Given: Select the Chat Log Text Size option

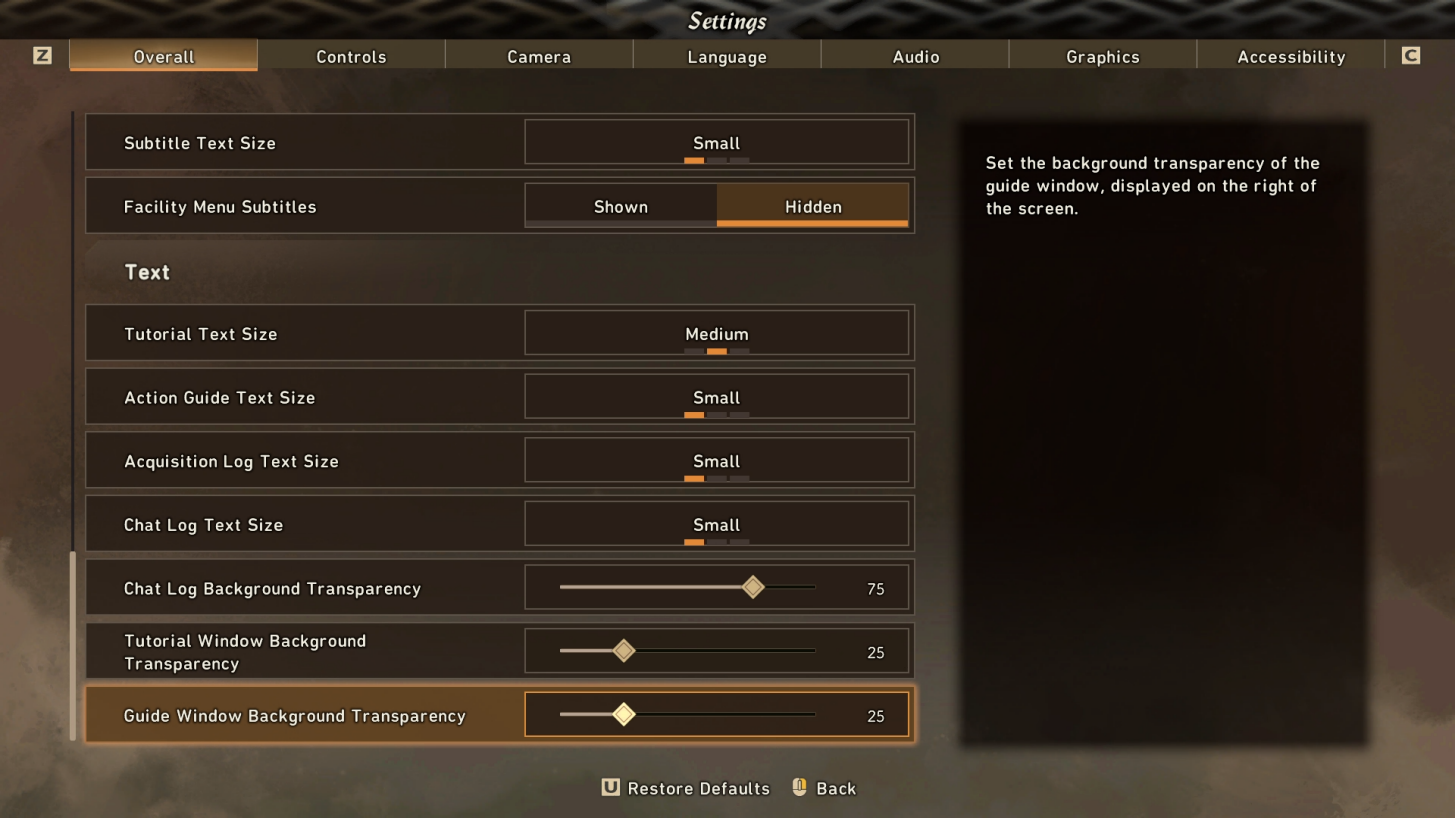Looking at the screenshot, I should point(716,524).
